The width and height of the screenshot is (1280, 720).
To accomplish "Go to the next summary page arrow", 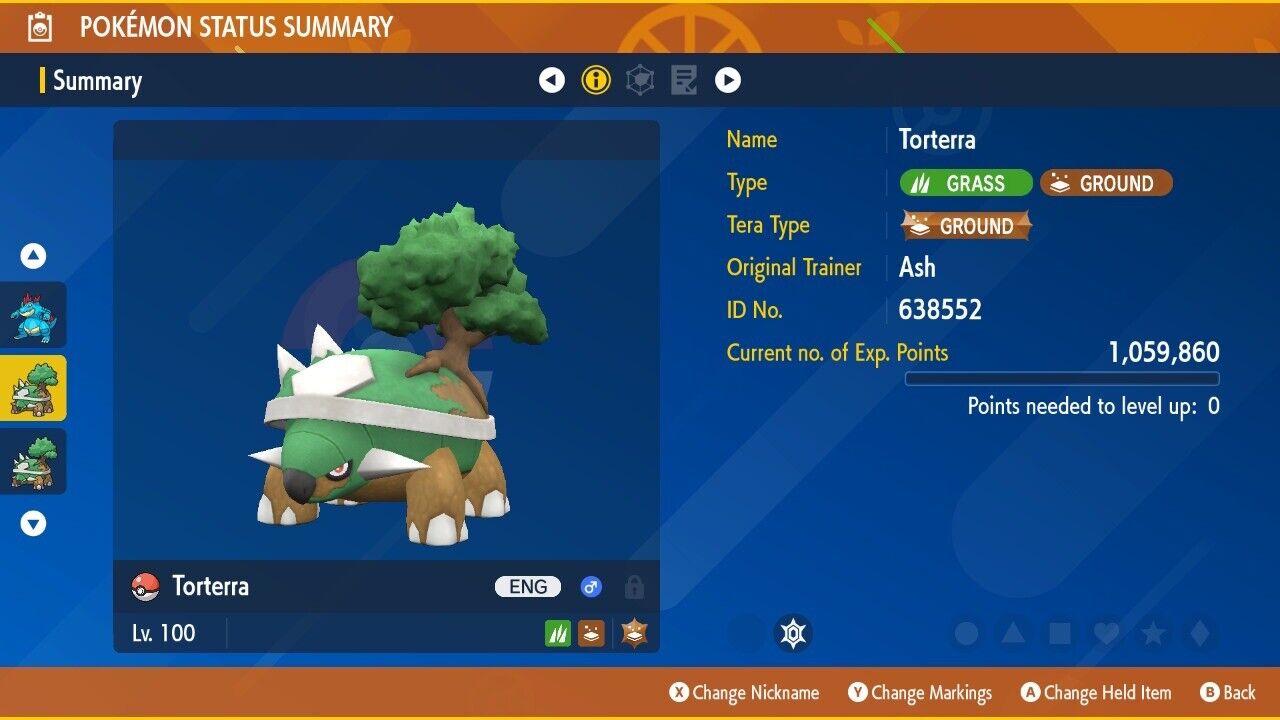I will coord(728,80).
